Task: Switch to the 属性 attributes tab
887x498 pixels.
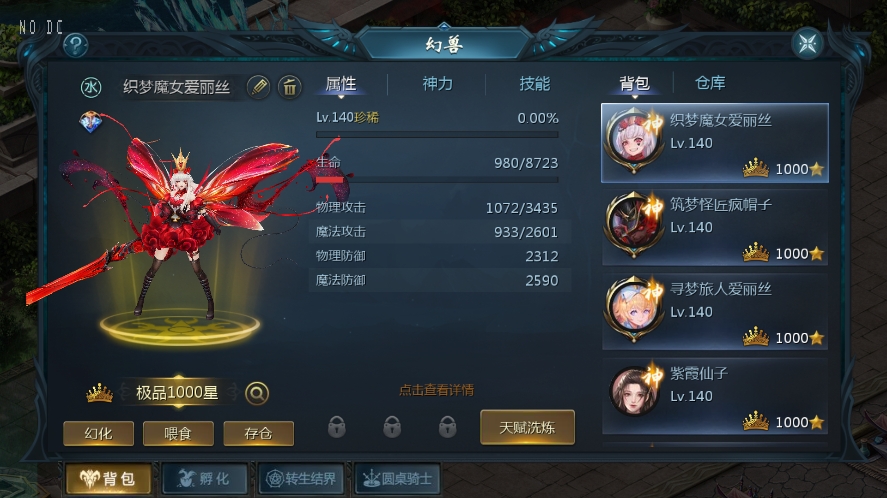Action: [x=341, y=84]
